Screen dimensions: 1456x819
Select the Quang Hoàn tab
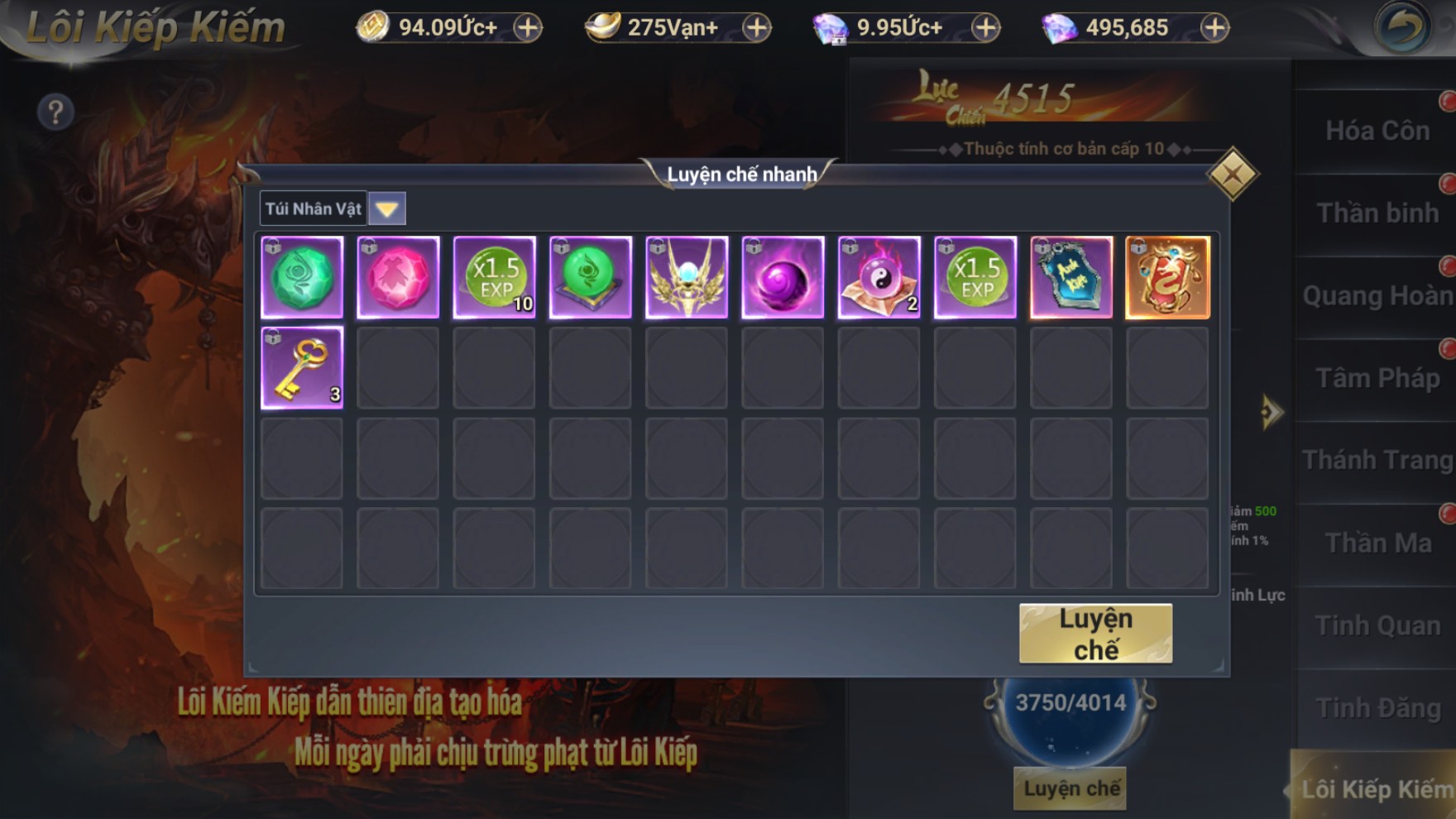(1377, 295)
